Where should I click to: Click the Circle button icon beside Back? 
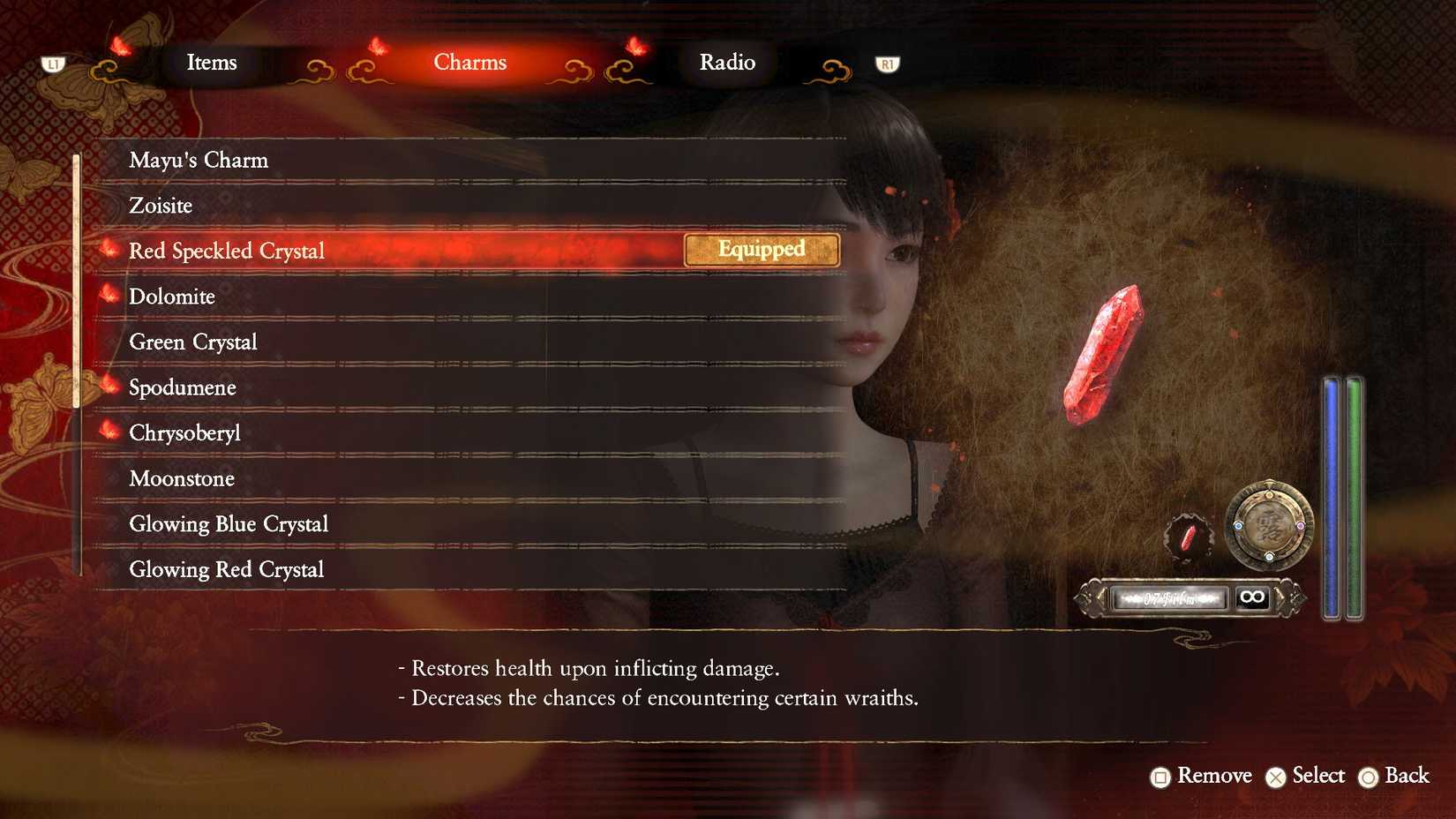[1369, 778]
